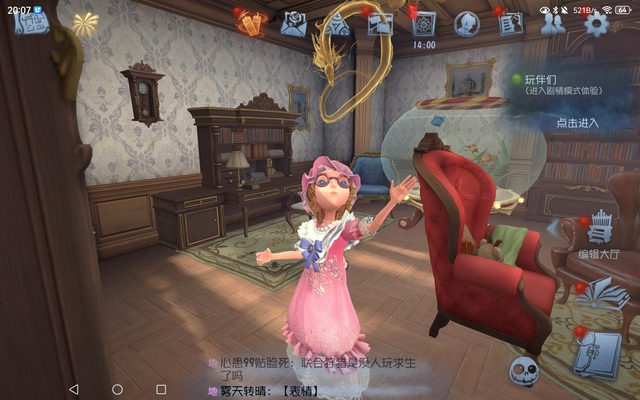This screenshot has width=640, height=400.
Task: Open the orange gift box rewards icon
Action: point(250,22)
